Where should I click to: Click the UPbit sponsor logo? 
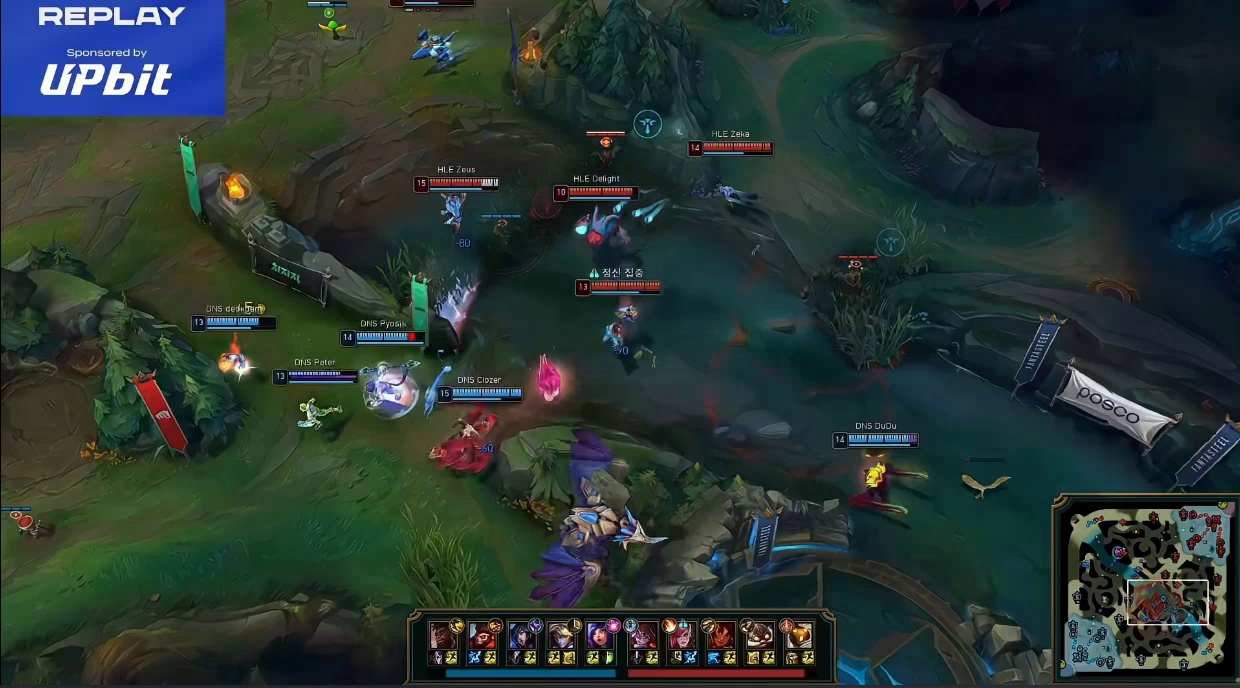pyautogui.click(x=106, y=80)
